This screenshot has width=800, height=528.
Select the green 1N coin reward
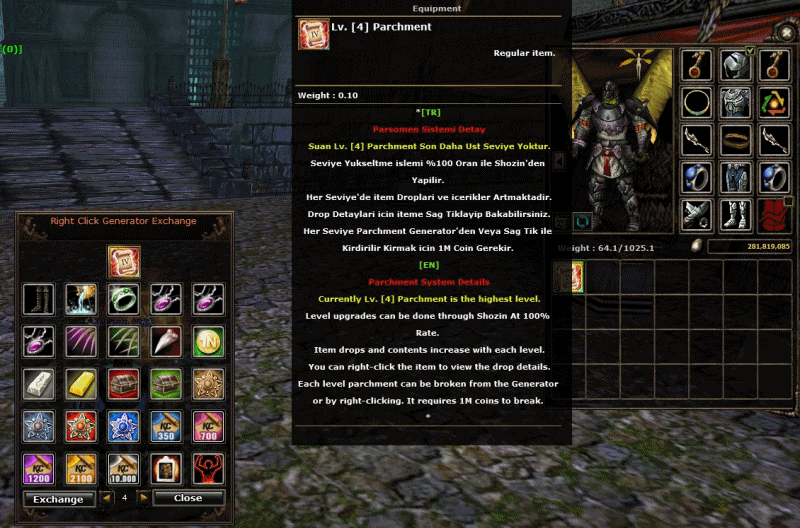click(208, 341)
